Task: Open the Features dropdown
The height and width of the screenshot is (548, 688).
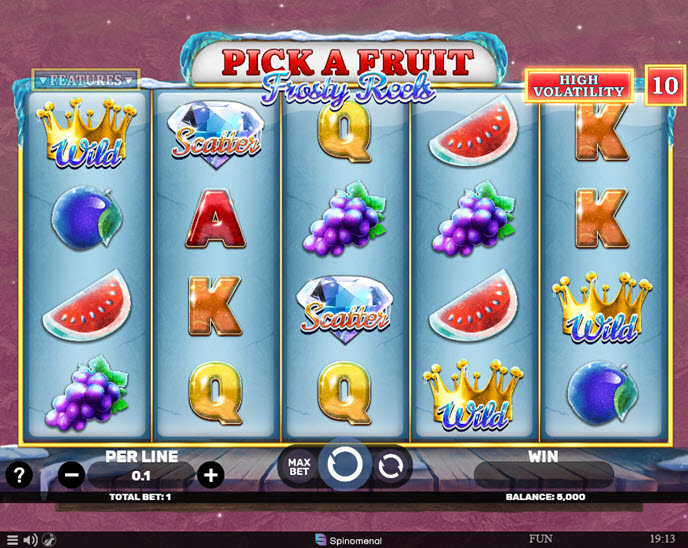Action: click(x=85, y=80)
